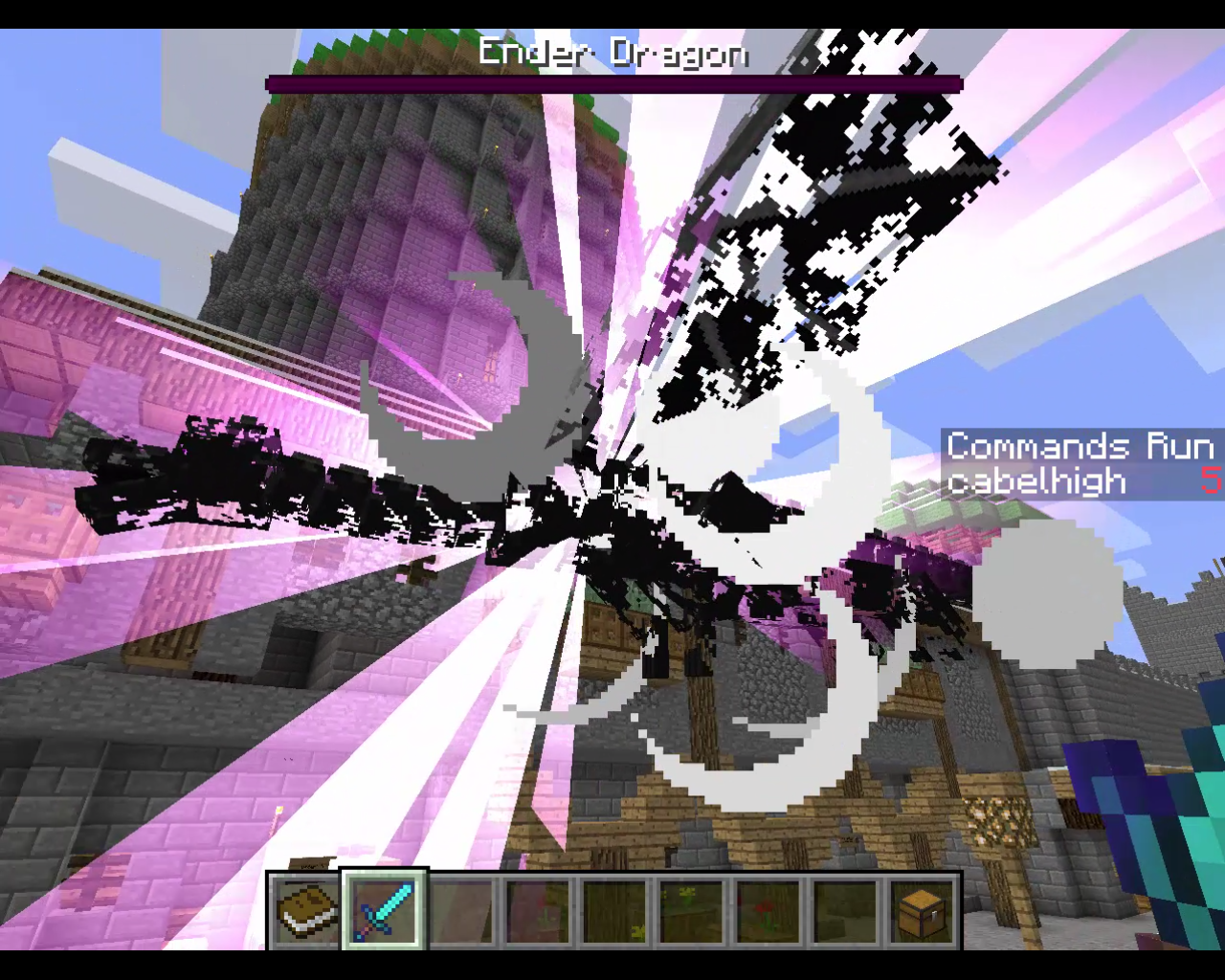The height and width of the screenshot is (980, 1225).
Task: Click the Ender Dragon health bar
Action: pos(612,81)
